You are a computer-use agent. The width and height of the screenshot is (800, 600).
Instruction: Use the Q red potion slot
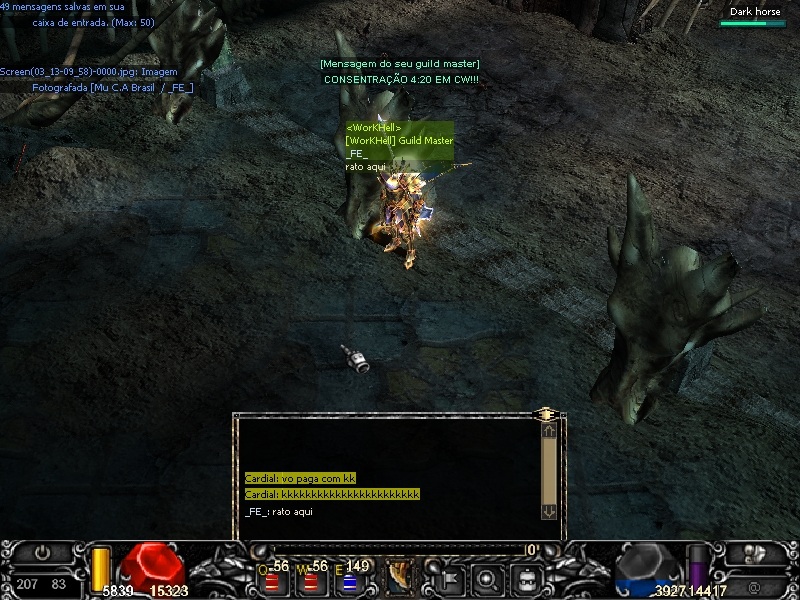pyautogui.click(x=271, y=580)
